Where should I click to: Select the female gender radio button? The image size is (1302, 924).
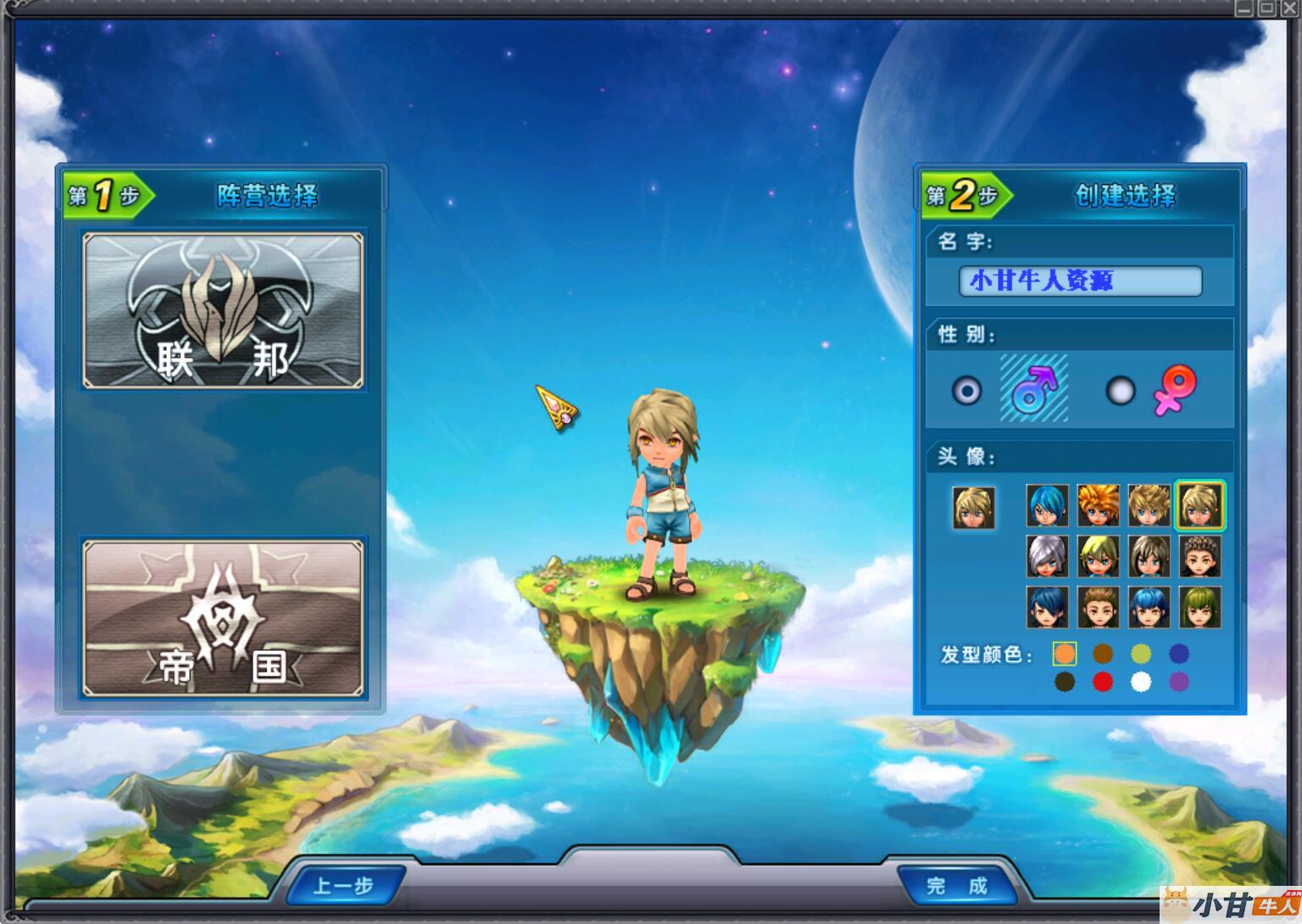1121,391
